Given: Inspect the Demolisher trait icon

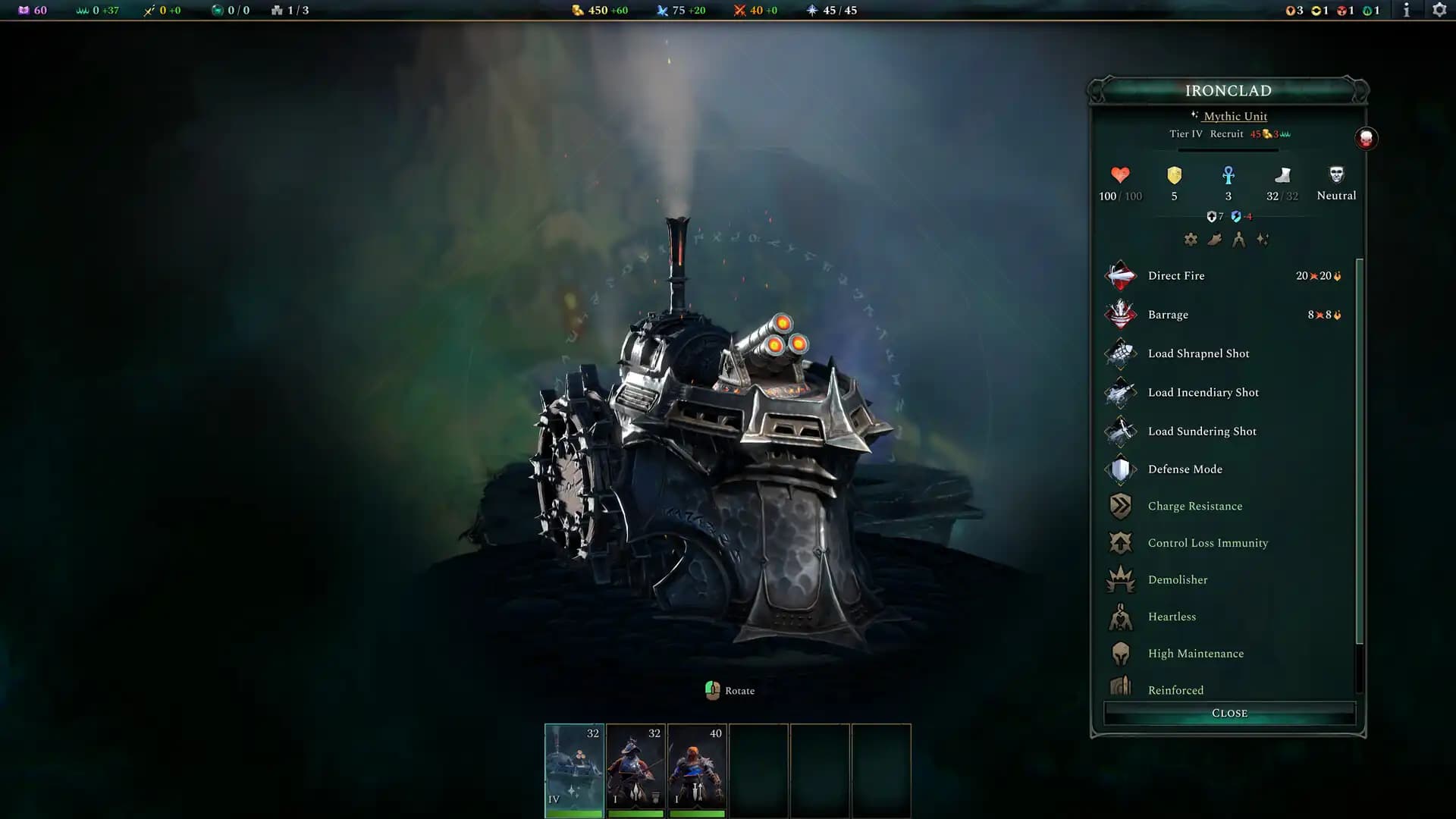Looking at the screenshot, I should click(x=1120, y=579).
